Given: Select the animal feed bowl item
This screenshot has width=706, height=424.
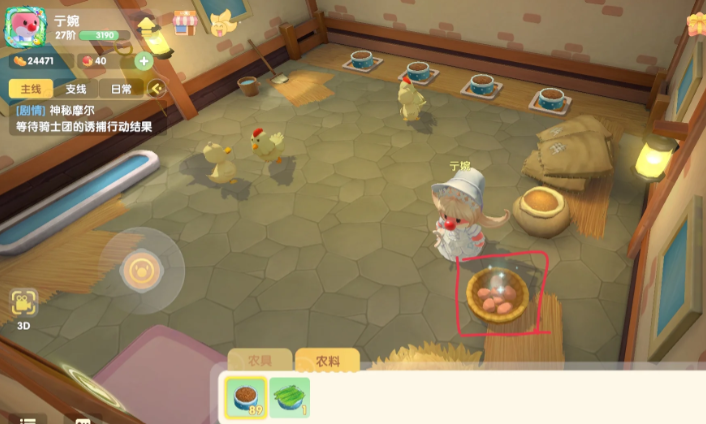Looking at the screenshot, I should pos(244,398).
